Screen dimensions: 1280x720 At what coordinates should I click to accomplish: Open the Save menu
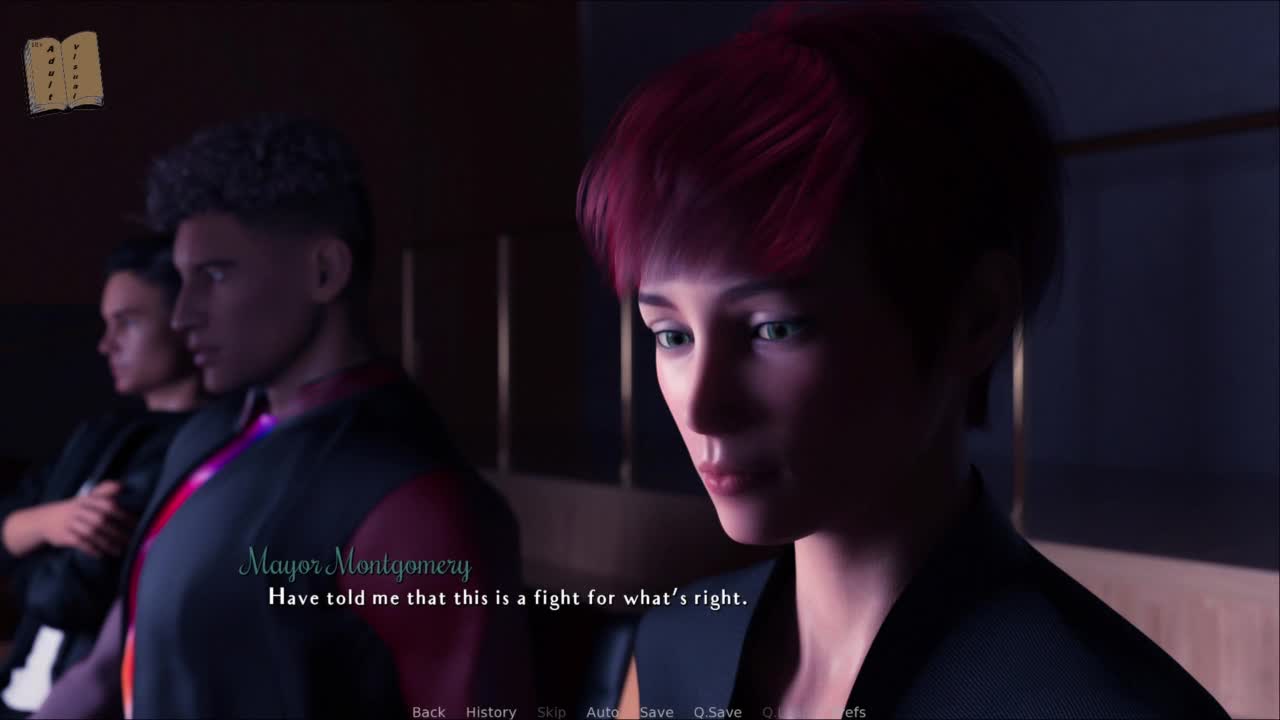point(656,712)
